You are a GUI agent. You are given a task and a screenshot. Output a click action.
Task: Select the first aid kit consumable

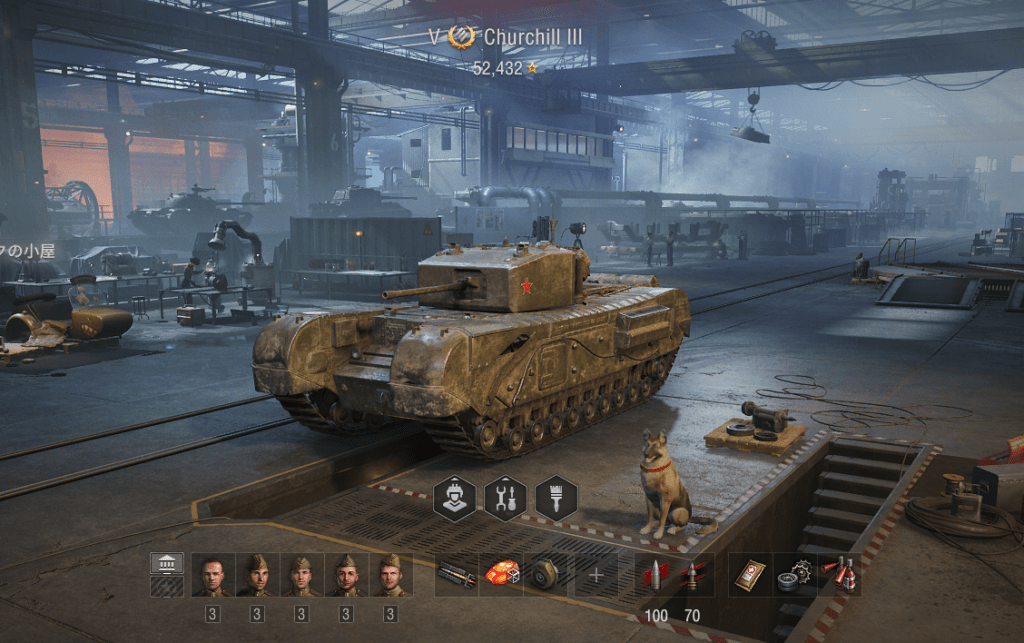pos(750,575)
